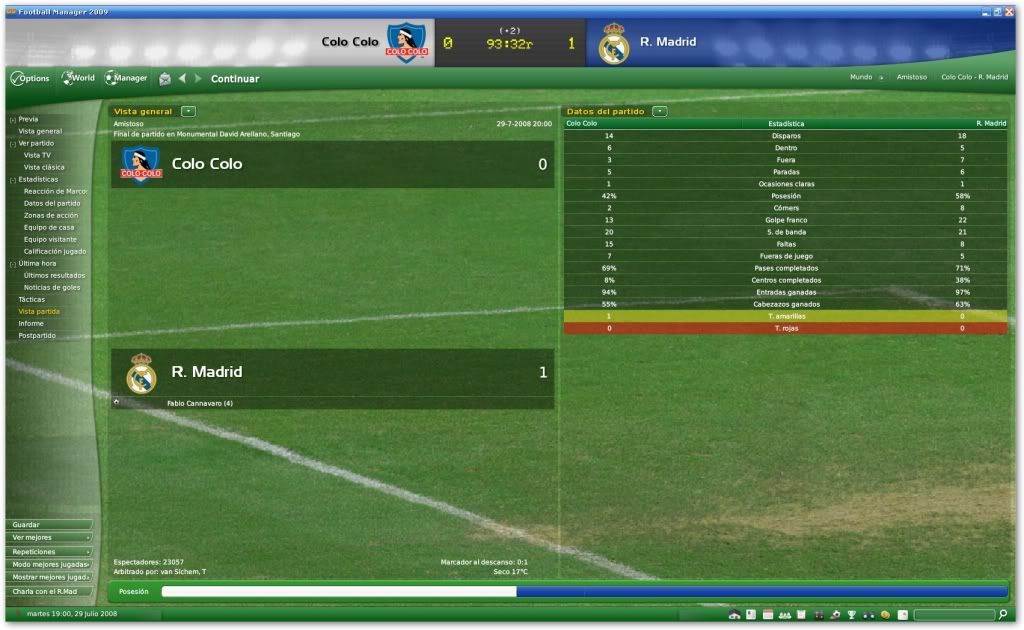Expand the Vista general dropdown arrow
This screenshot has height=630, width=1024.
tap(188, 111)
